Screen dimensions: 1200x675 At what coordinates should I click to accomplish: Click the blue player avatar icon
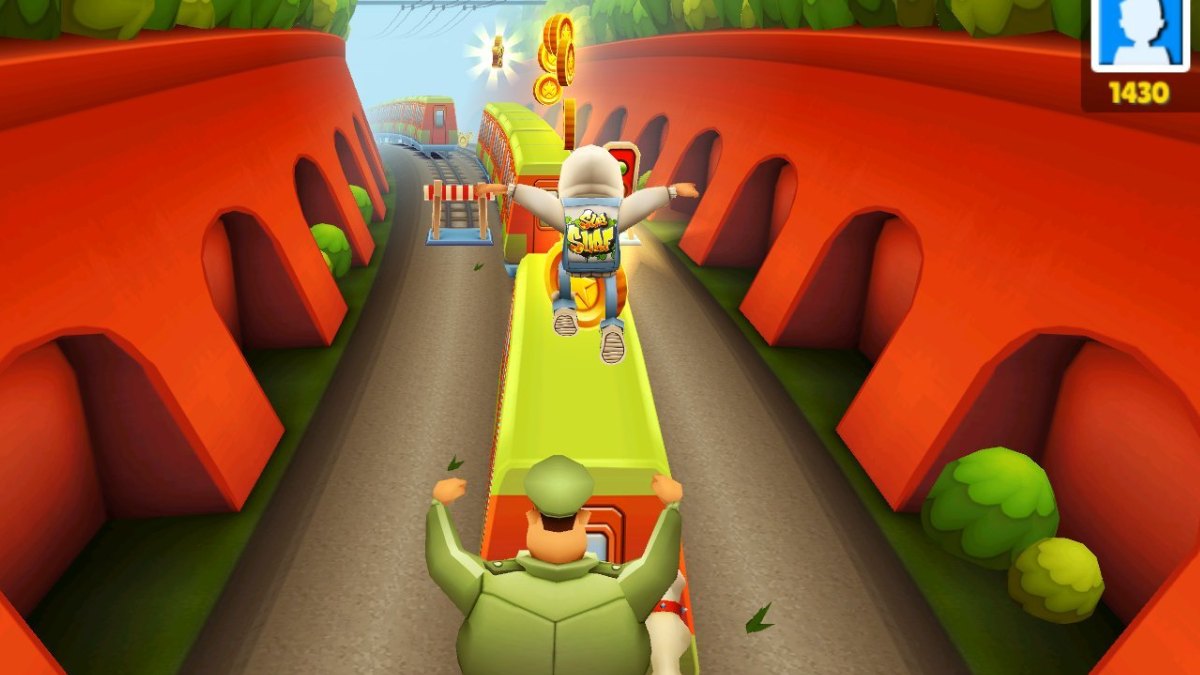pos(1139,33)
